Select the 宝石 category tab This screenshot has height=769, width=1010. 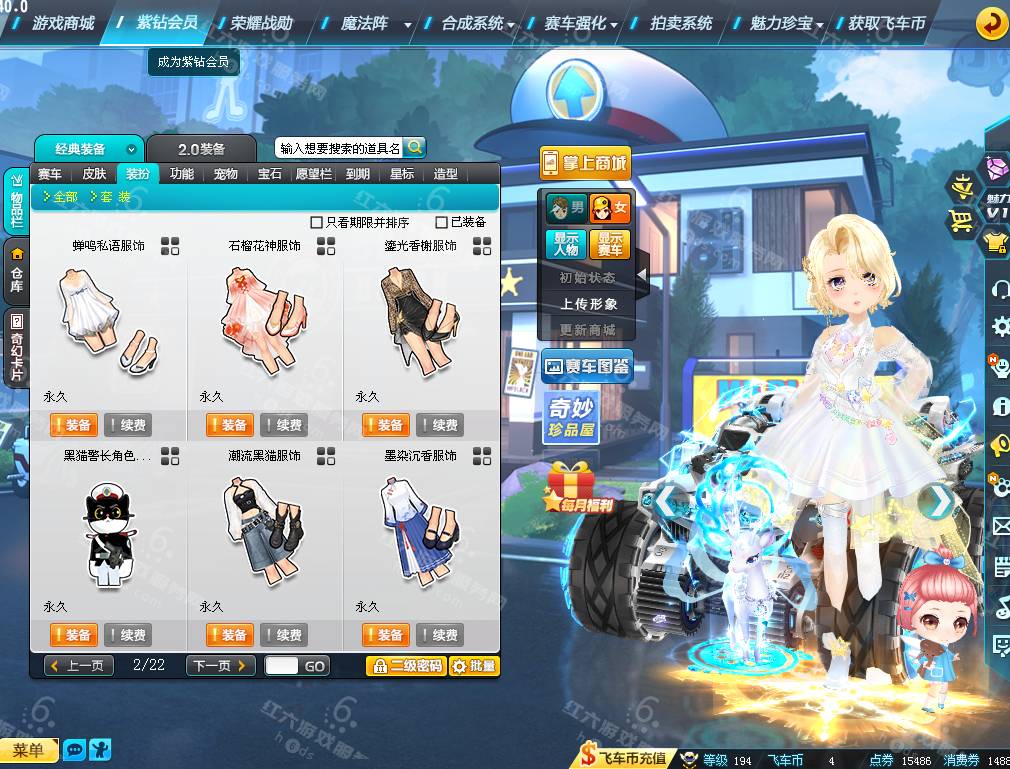click(270, 174)
